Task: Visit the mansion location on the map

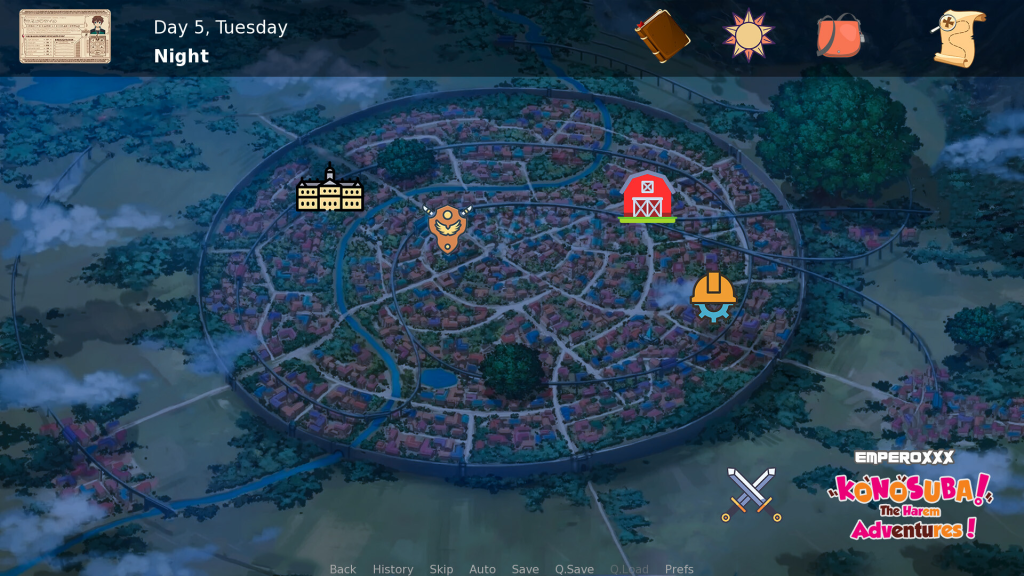Action: pyautogui.click(x=330, y=189)
